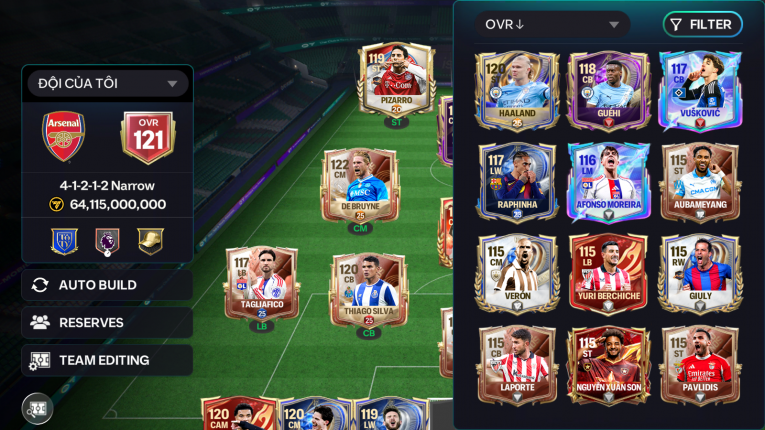The image size is (765, 430).
Task: Select the Haaland player card
Action: point(516,92)
